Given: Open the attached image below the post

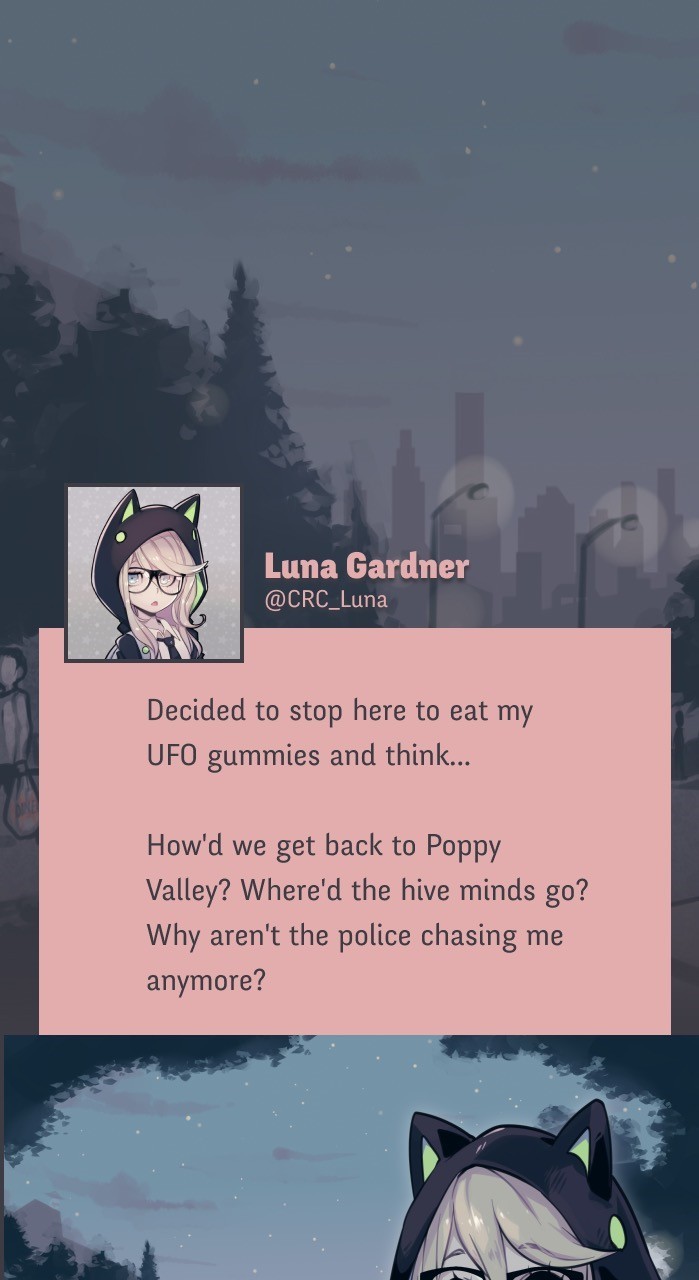Looking at the screenshot, I should 350,1158.
